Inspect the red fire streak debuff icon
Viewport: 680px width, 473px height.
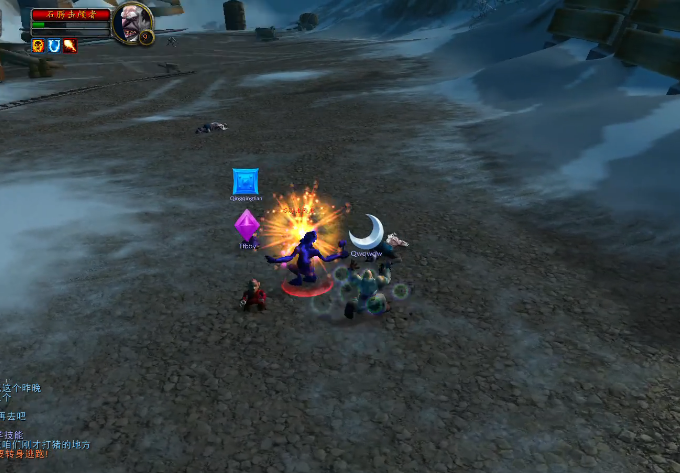70,45
